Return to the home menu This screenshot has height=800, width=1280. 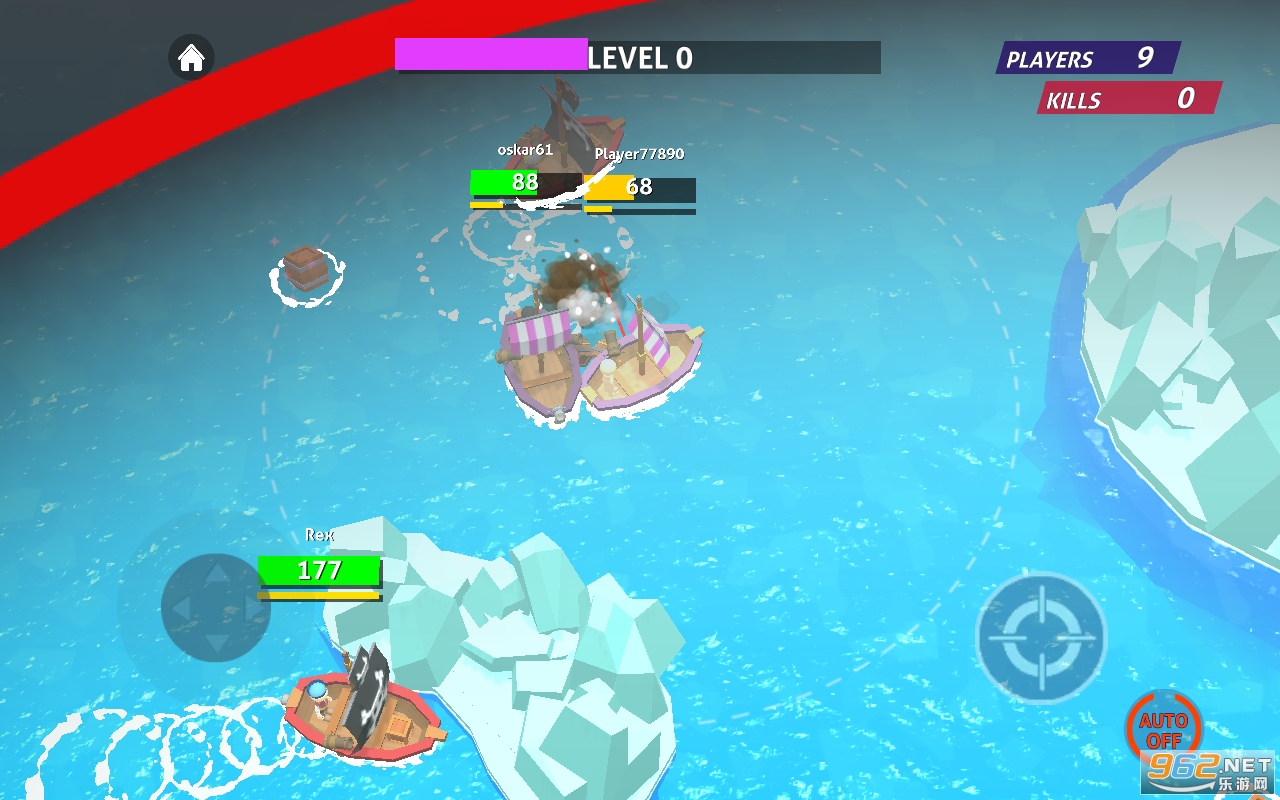point(191,58)
